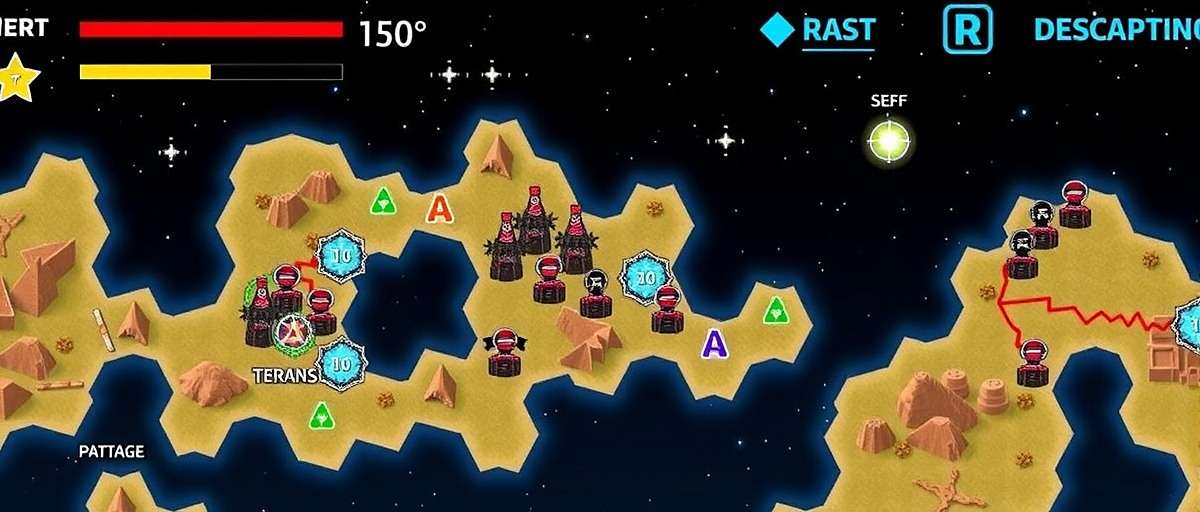Viewport: 1200px width, 512px height.
Task: Click the square R button
Action: [967, 30]
